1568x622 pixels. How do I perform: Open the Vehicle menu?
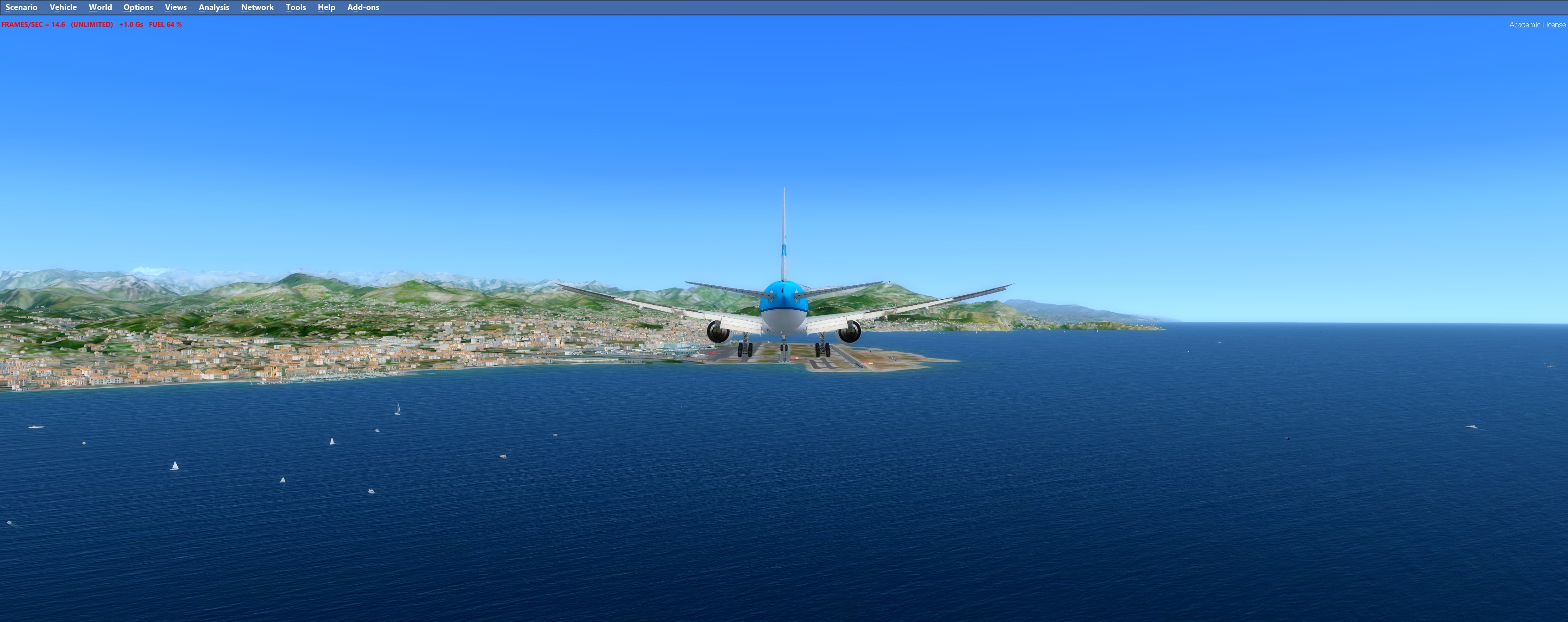pos(63,7)
